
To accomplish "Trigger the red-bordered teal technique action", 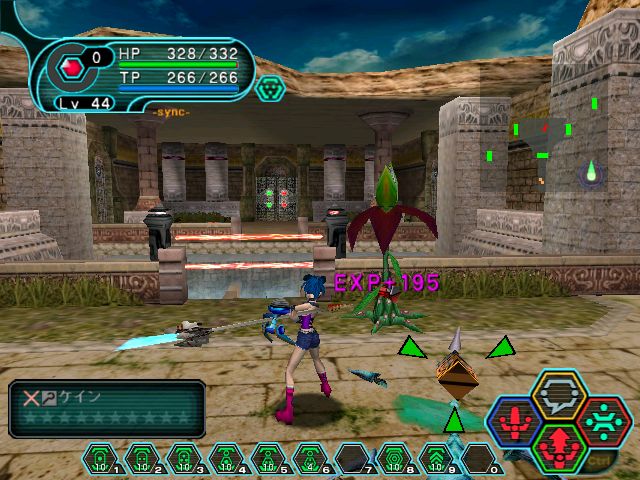I will tap(602, 421).
